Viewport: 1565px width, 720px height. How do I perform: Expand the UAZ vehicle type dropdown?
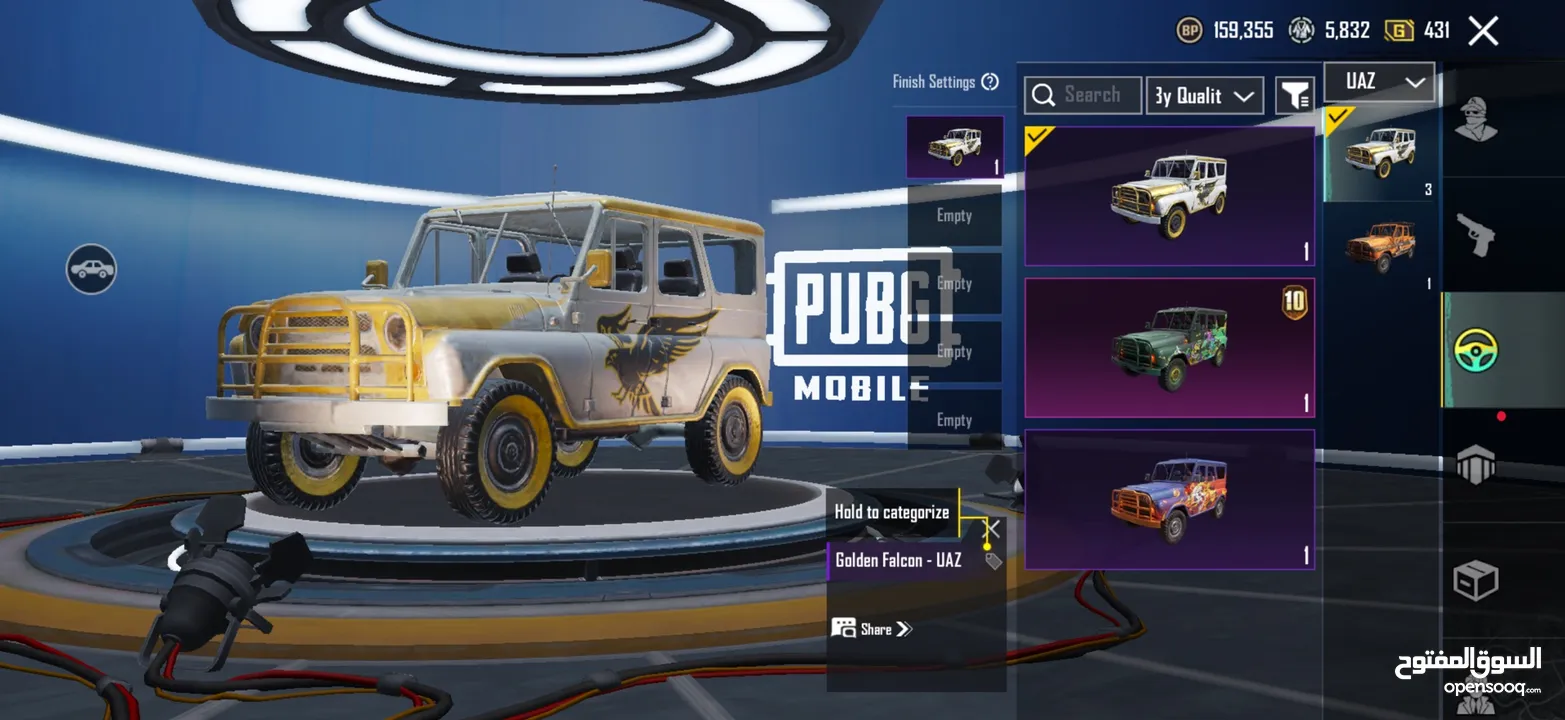pyautogui.click(x=1379, y=82)
